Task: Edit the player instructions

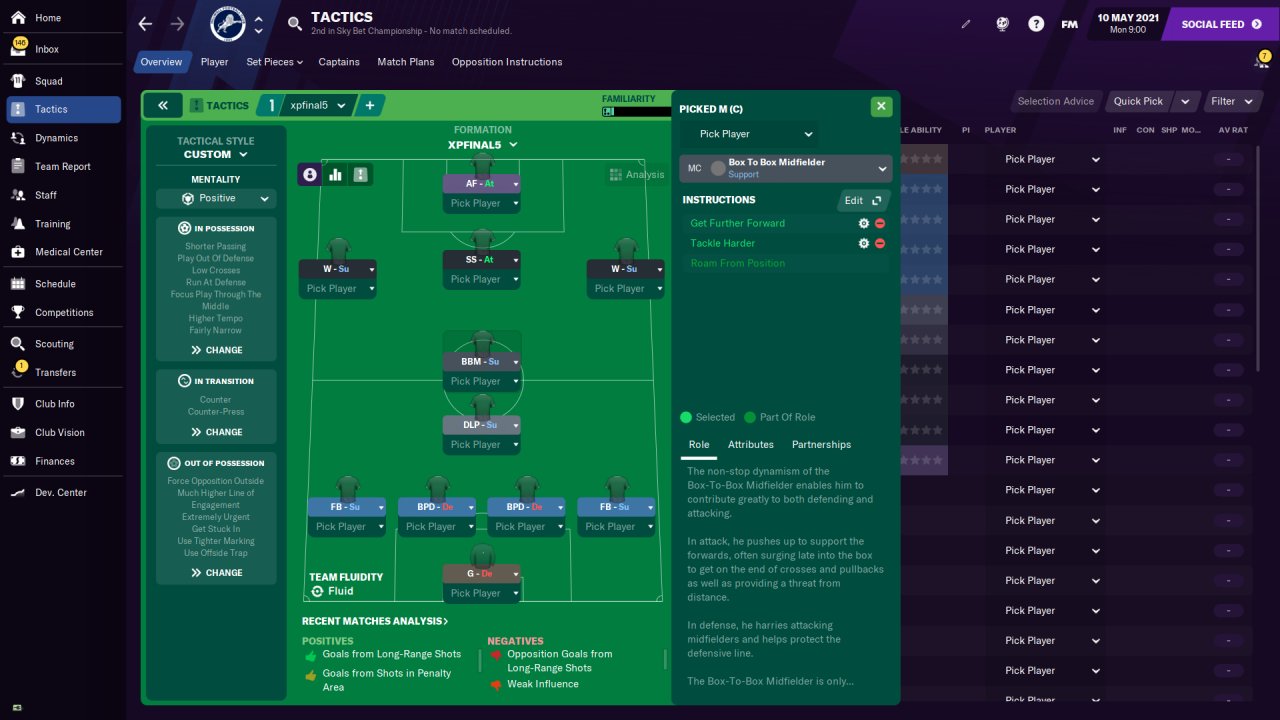Action: point(860,200)
